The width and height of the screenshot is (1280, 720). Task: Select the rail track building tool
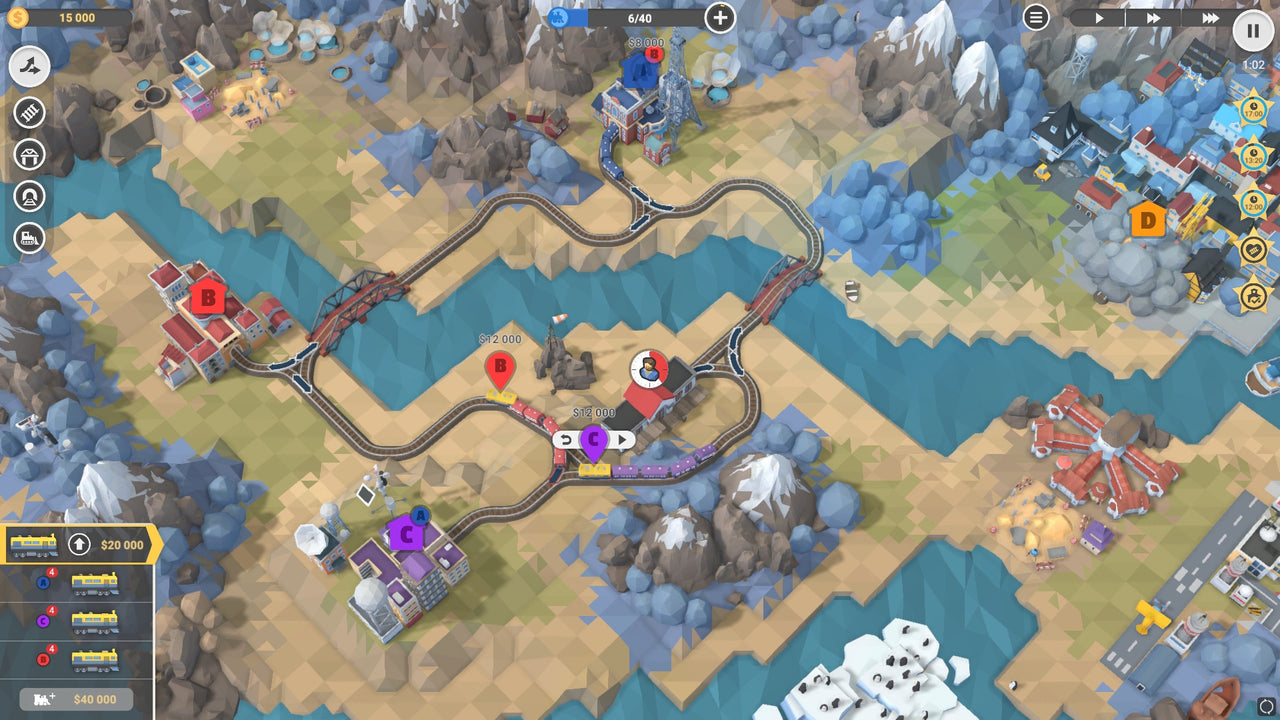(28, 112)
